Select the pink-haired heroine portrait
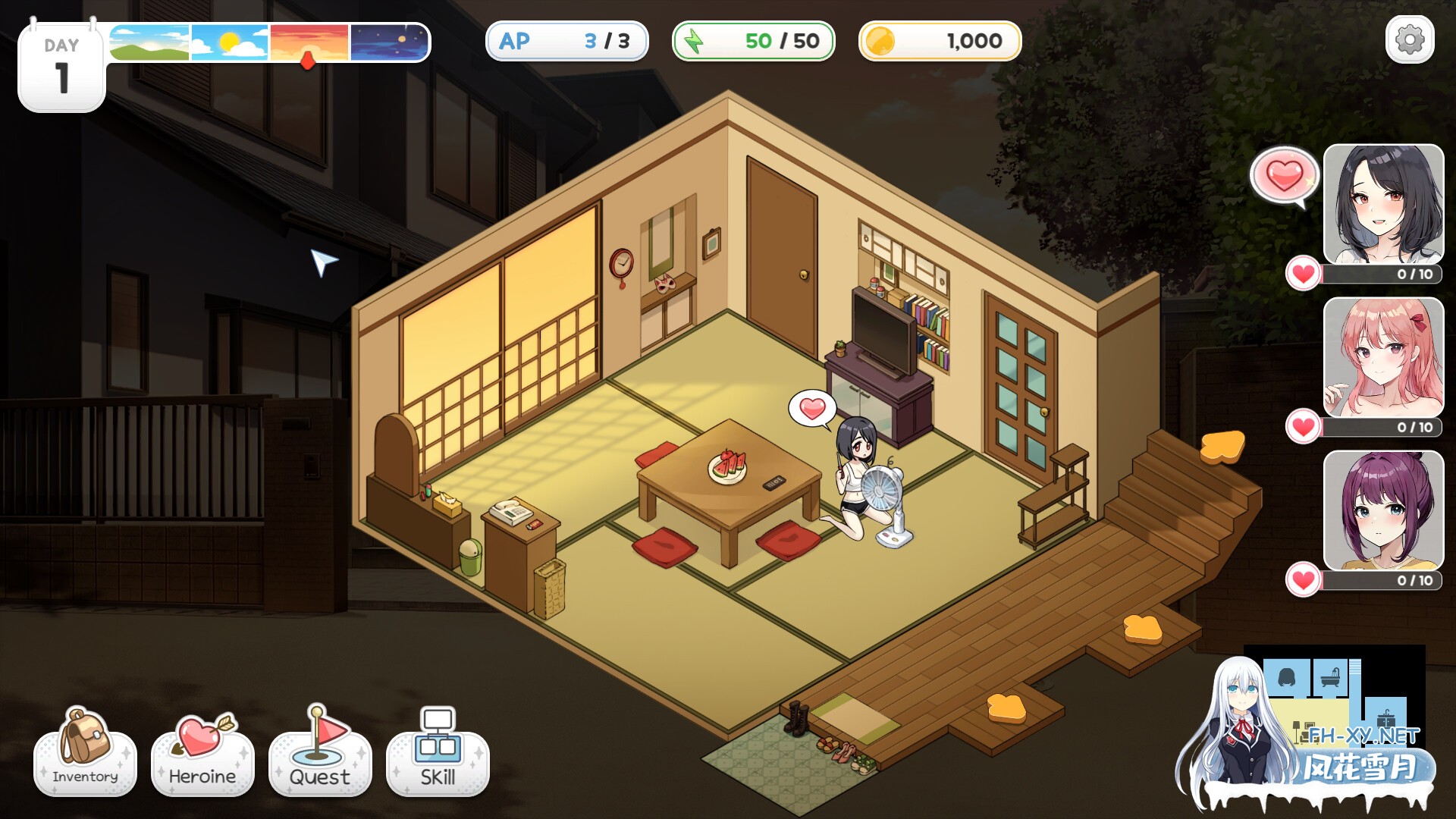This screenshot has width=1456, height=819. pos(1383,356)
